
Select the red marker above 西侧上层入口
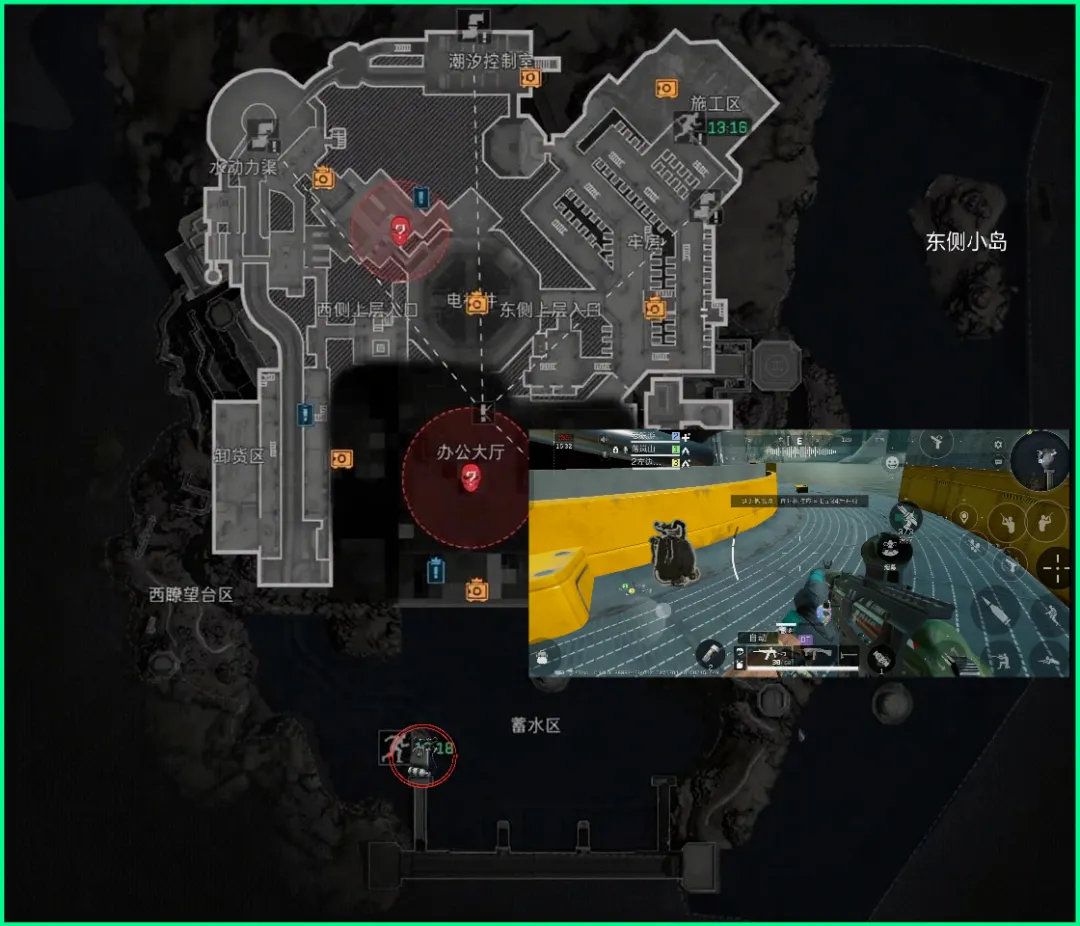pos(400,232)
